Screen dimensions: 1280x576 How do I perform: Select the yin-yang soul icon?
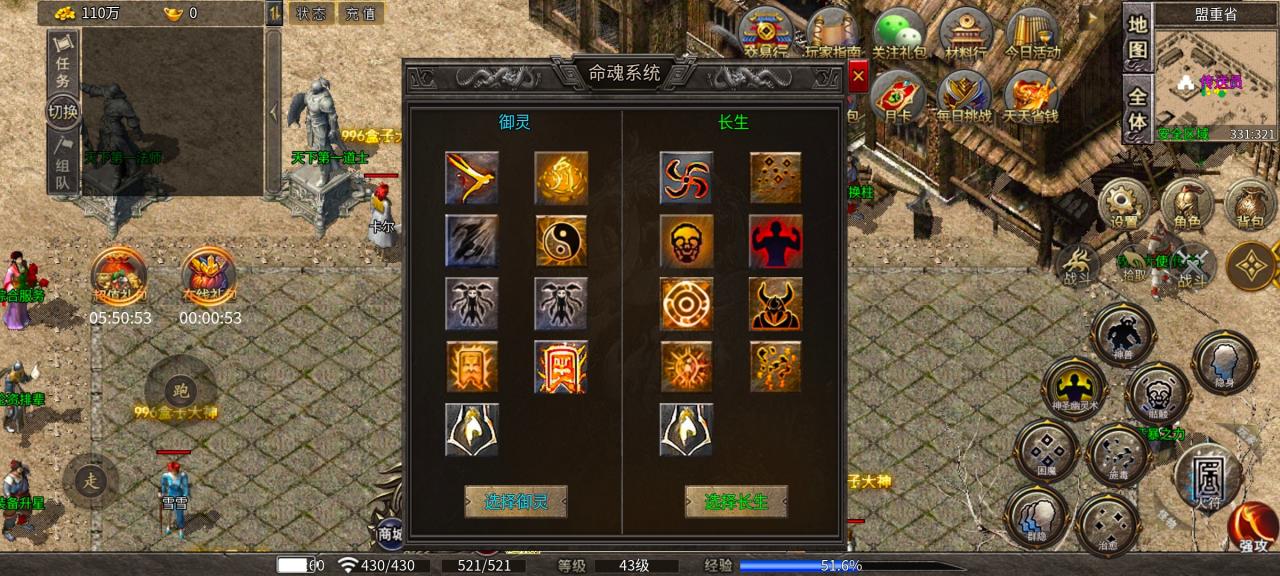tap(561, 241)
